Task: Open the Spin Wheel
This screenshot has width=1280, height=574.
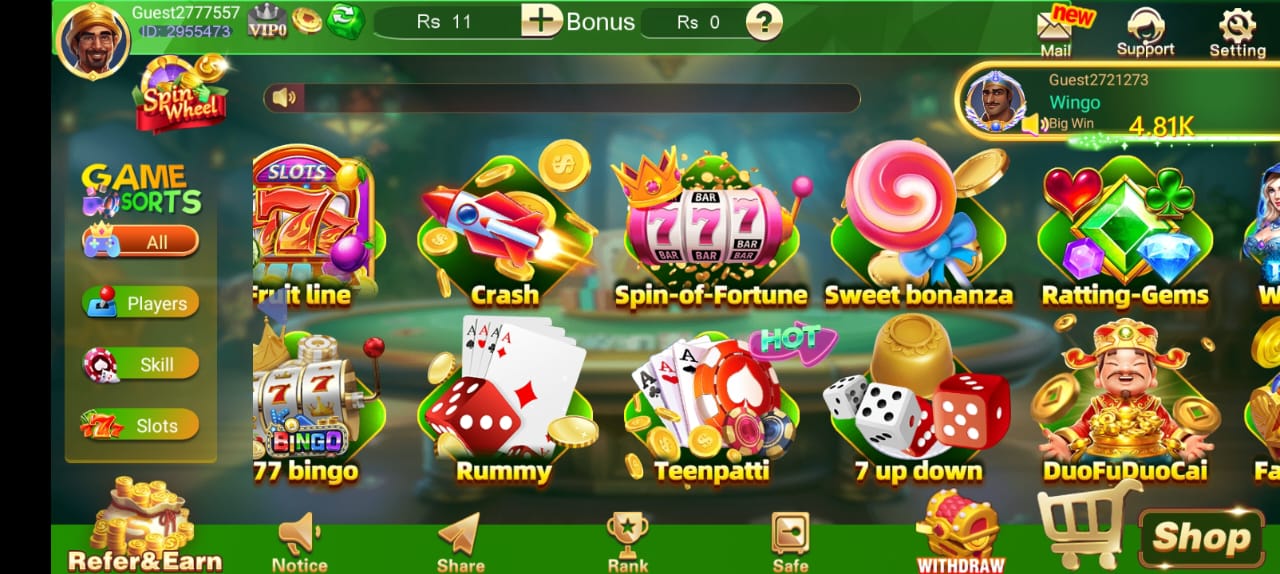Action: 181,95
